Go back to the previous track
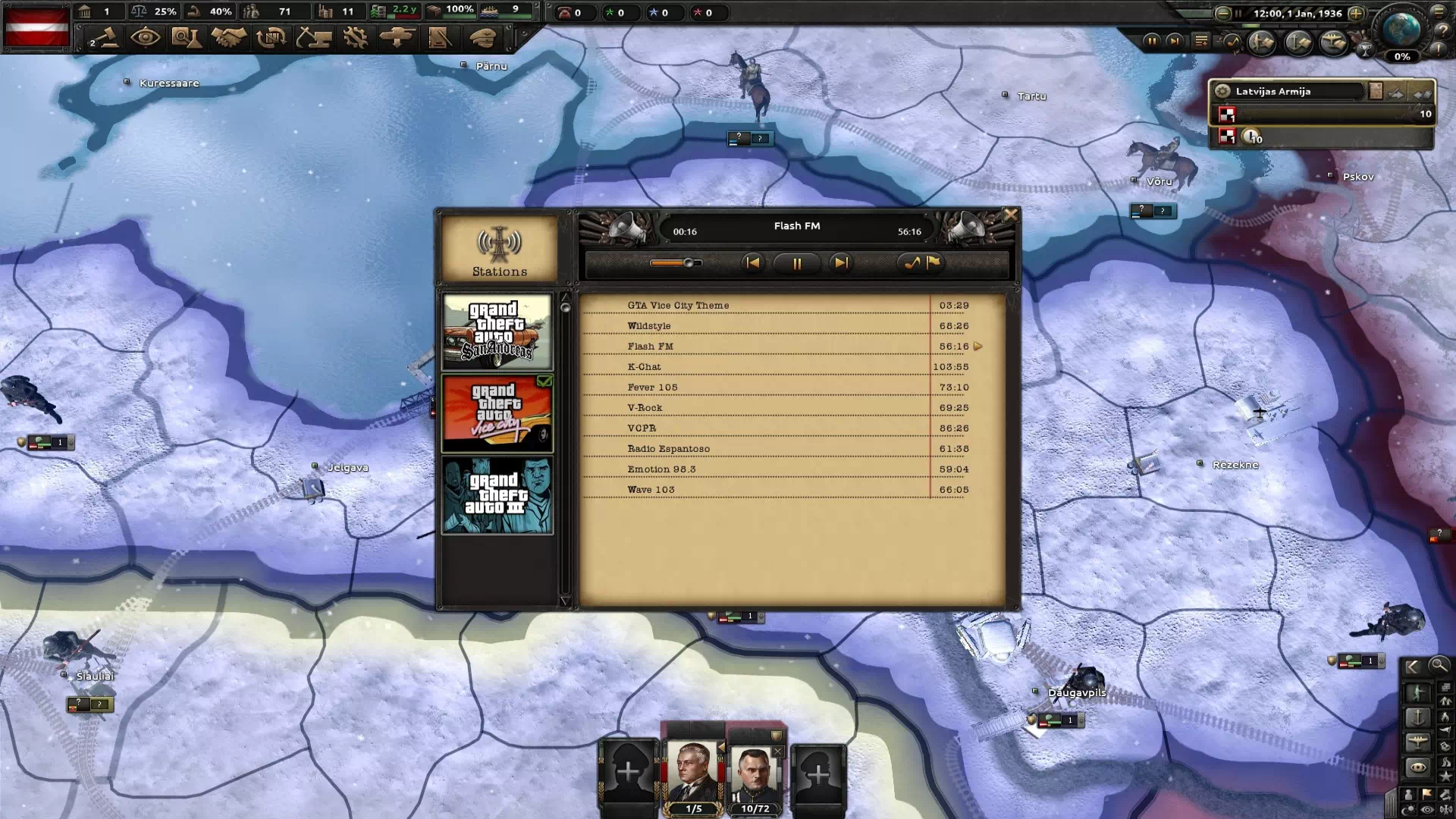The image size is (1456, 819). (x=752, y=263)
